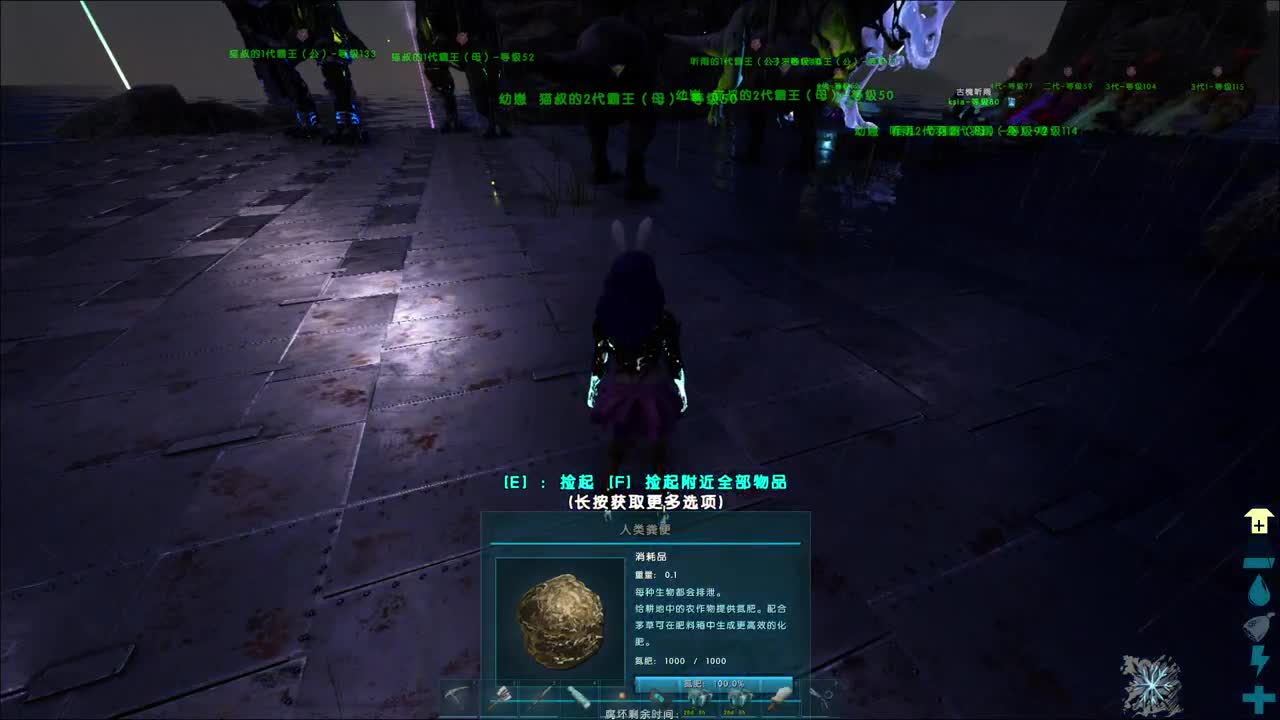Click the [F] 捡起附近全部物品 prompt

point(700,481)
